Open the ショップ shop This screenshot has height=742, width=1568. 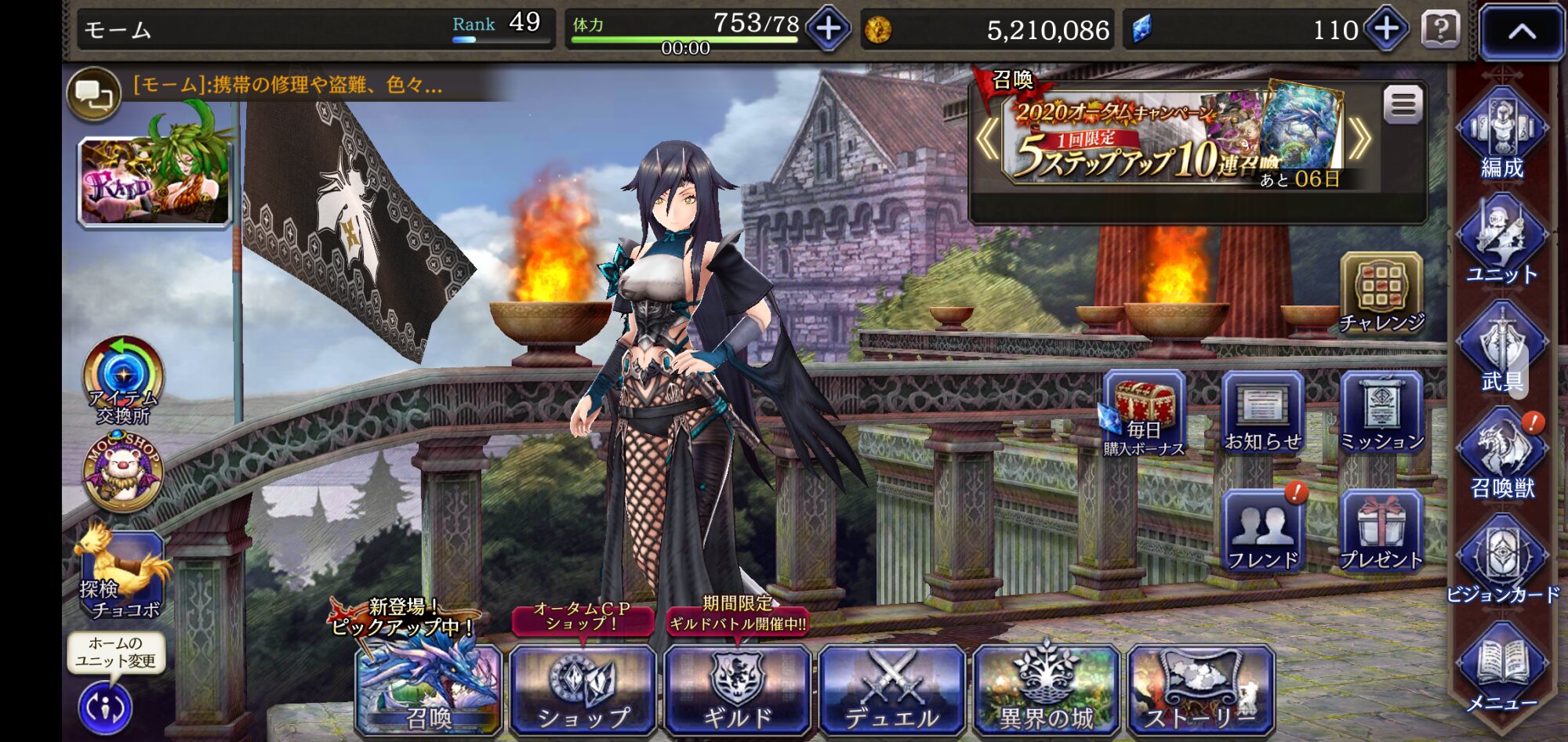tap(583, 689)
